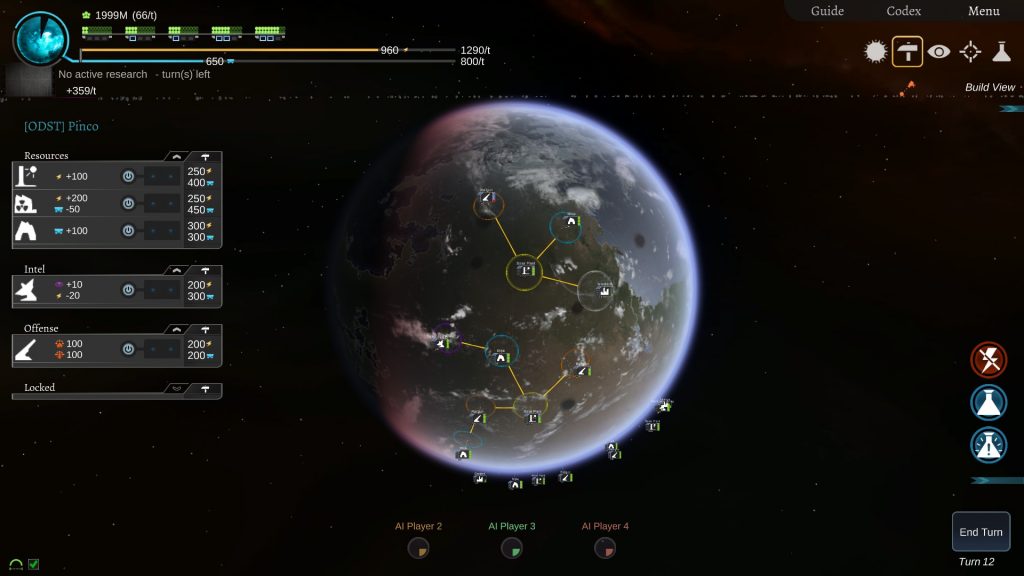
Task: Select AI Player 2 portrait
Action: (419, 547)
